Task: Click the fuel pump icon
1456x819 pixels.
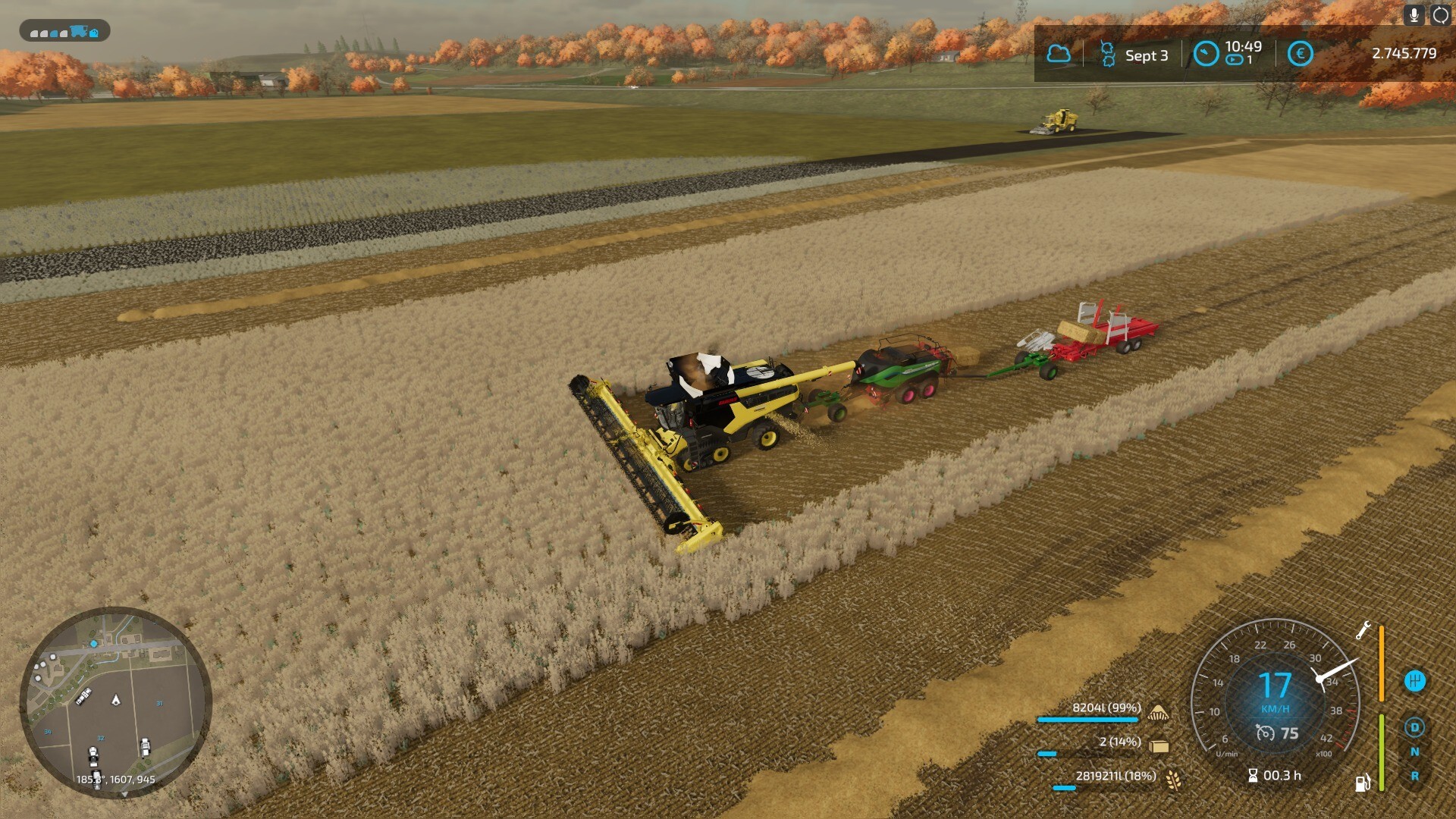Action: pyautogui.click(x=1363, y=783)
